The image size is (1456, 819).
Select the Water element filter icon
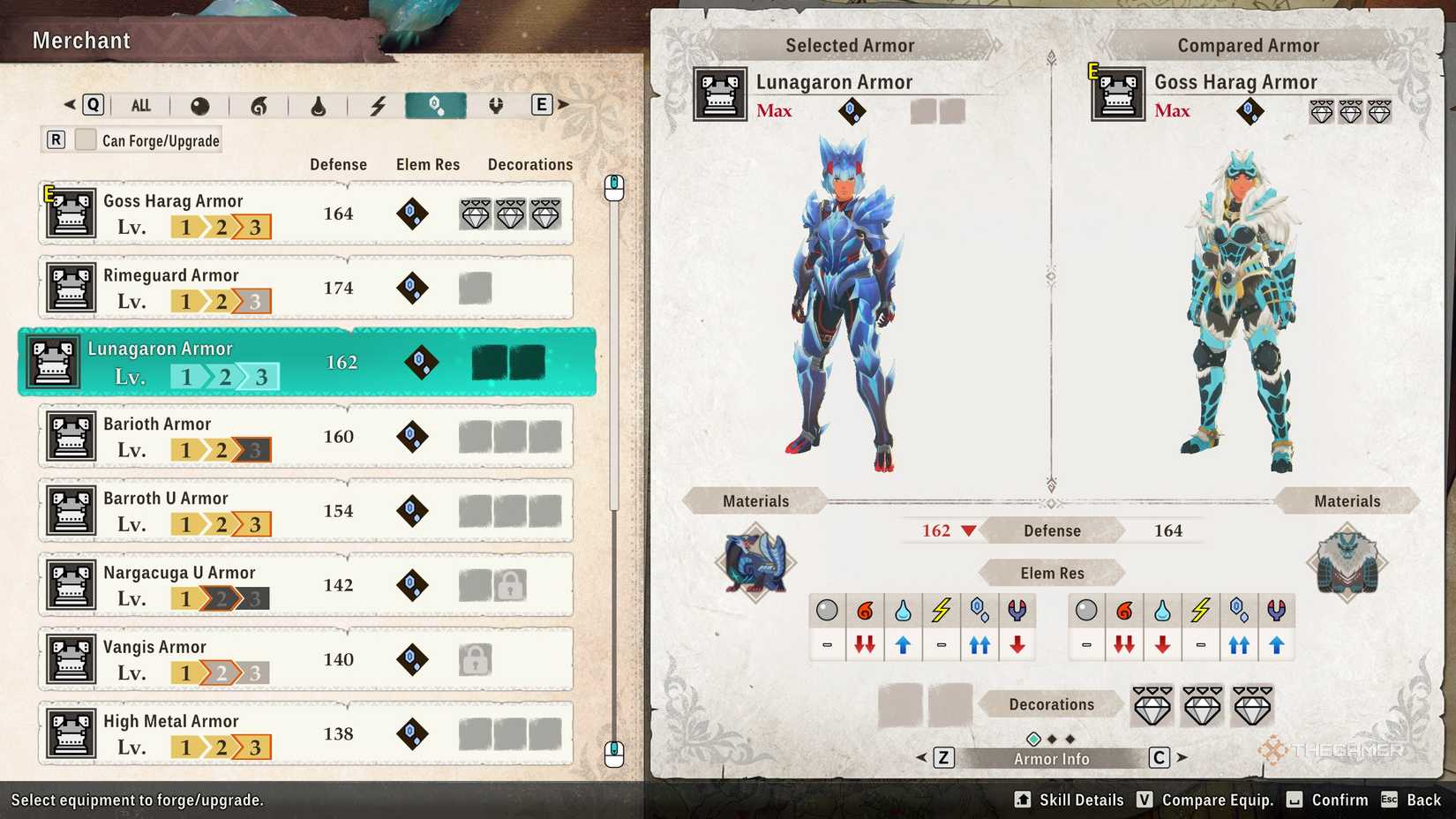tap(319, 105)
